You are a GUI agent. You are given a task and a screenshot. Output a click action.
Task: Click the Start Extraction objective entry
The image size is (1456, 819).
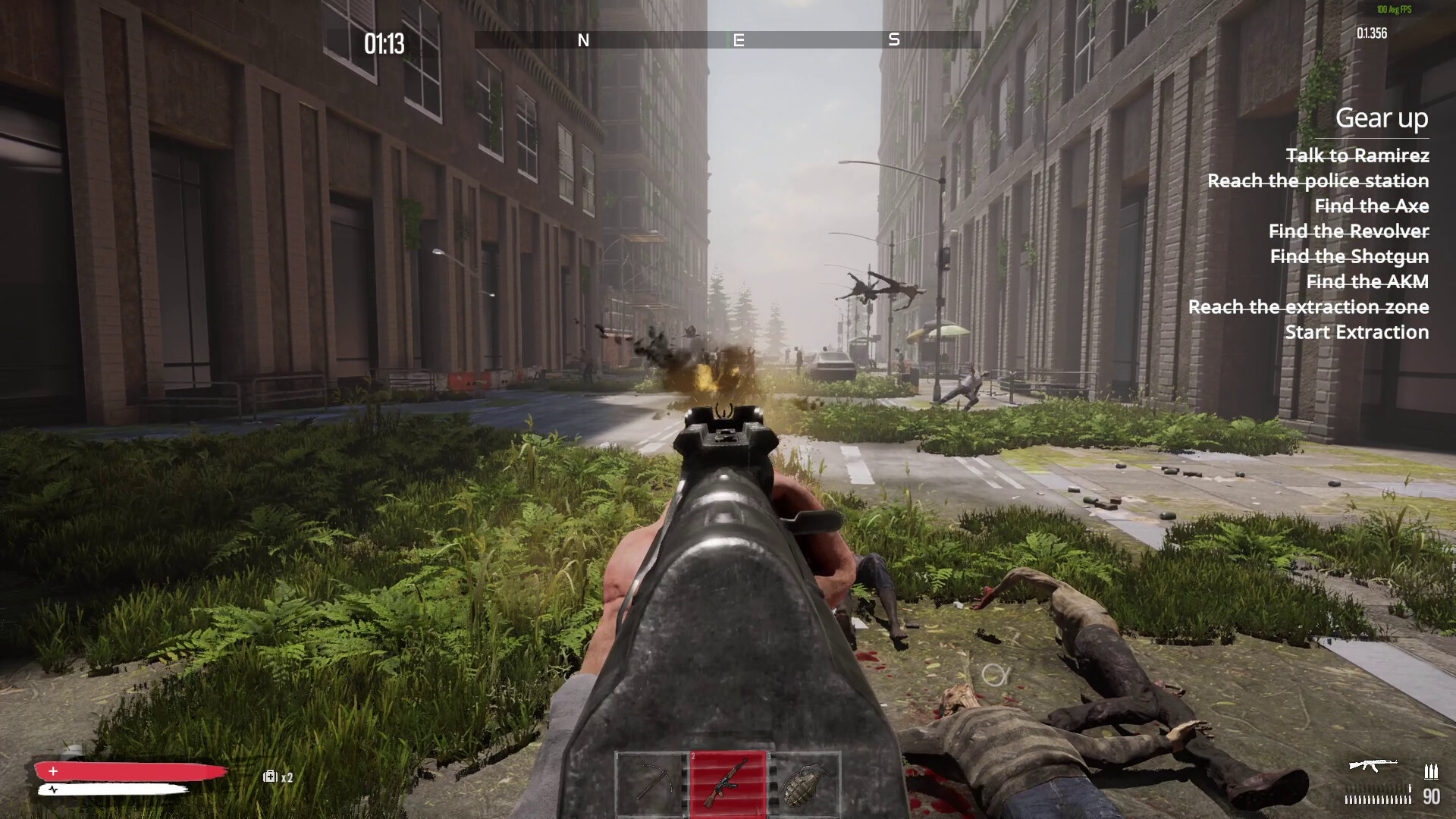[x=1357, y=332]
